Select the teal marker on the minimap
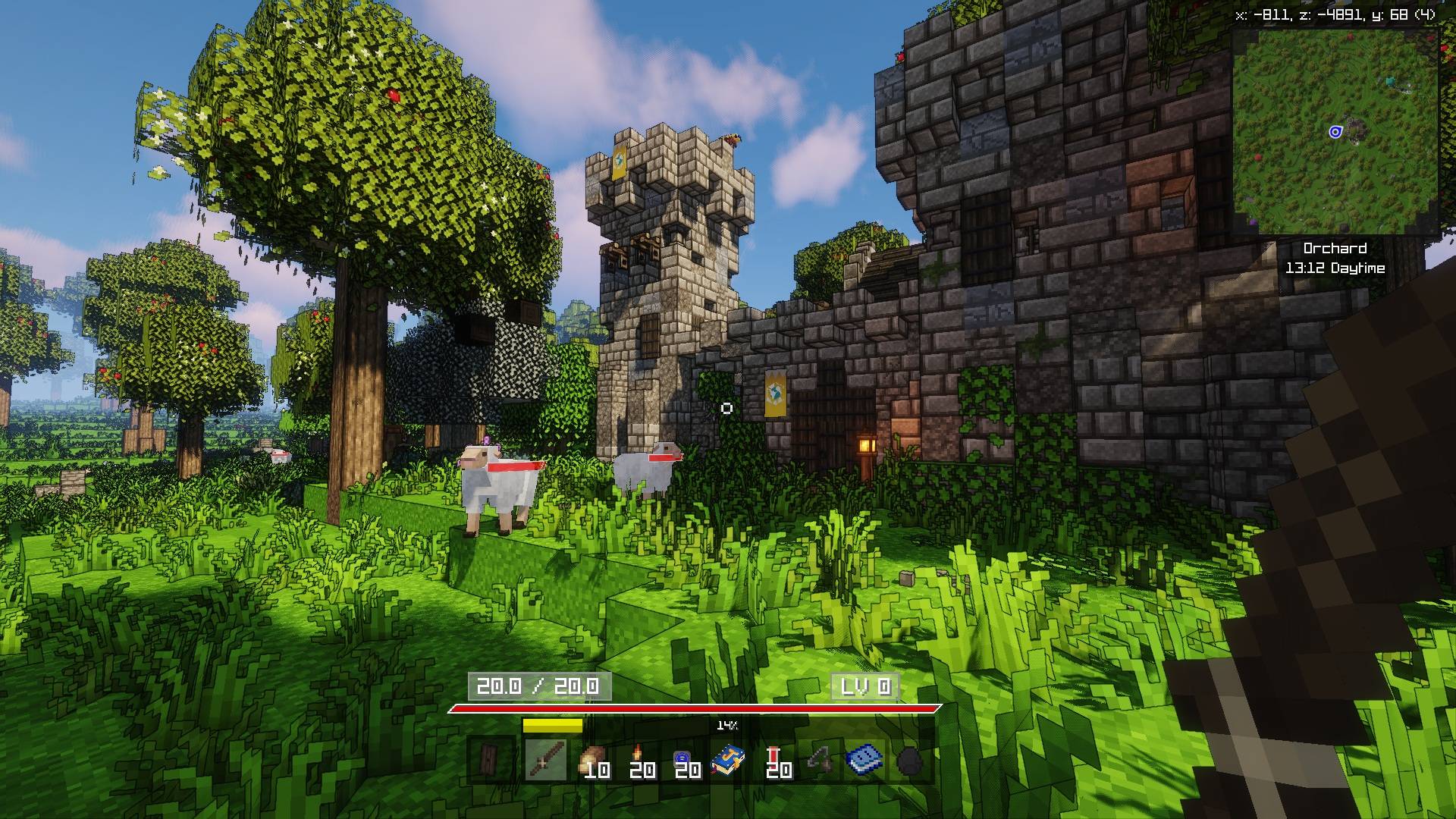Image resolution: width=1456 pixels, height=819 pixels. 1391,80
